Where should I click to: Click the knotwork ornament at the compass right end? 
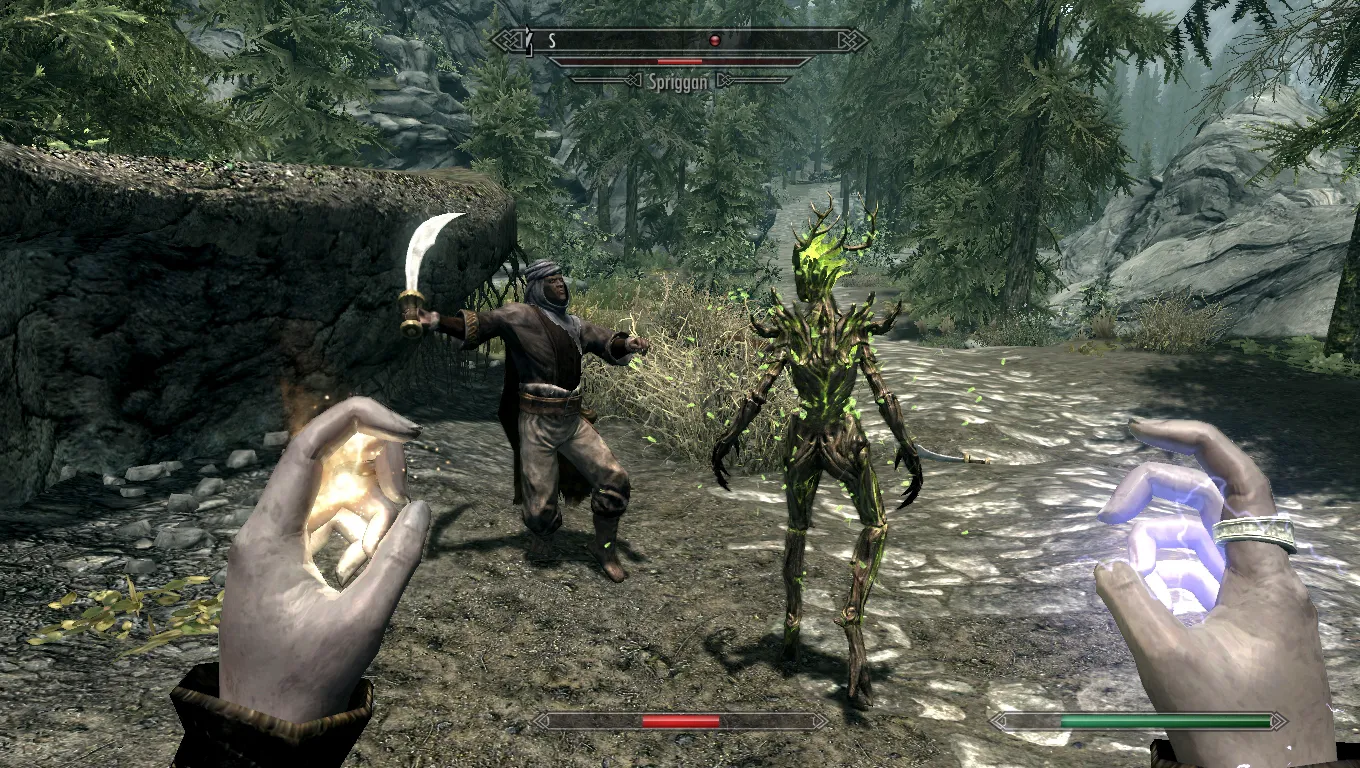[851, 40]
